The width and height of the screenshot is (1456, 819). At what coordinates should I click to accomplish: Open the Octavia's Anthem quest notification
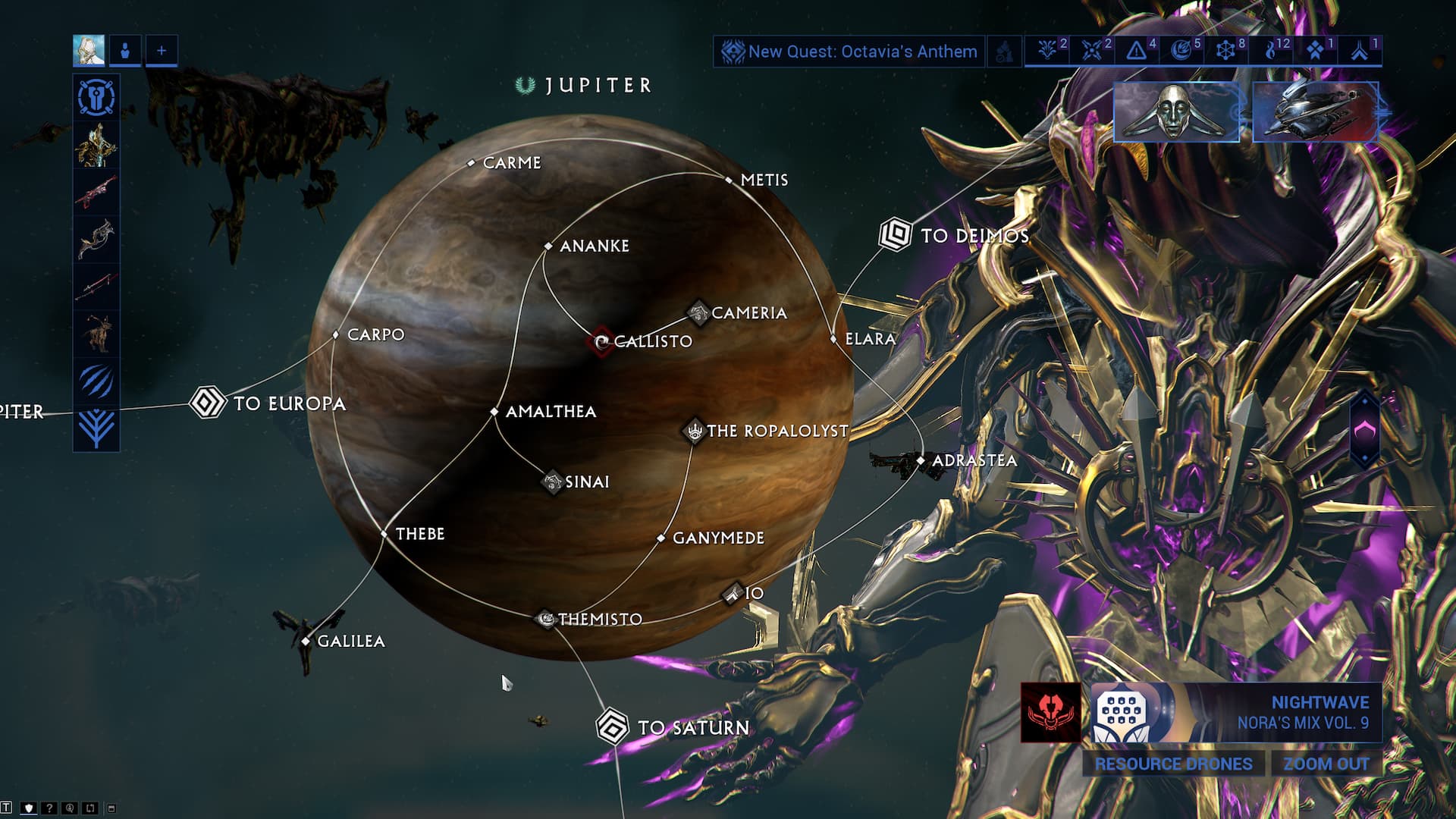tap(849, 52)
